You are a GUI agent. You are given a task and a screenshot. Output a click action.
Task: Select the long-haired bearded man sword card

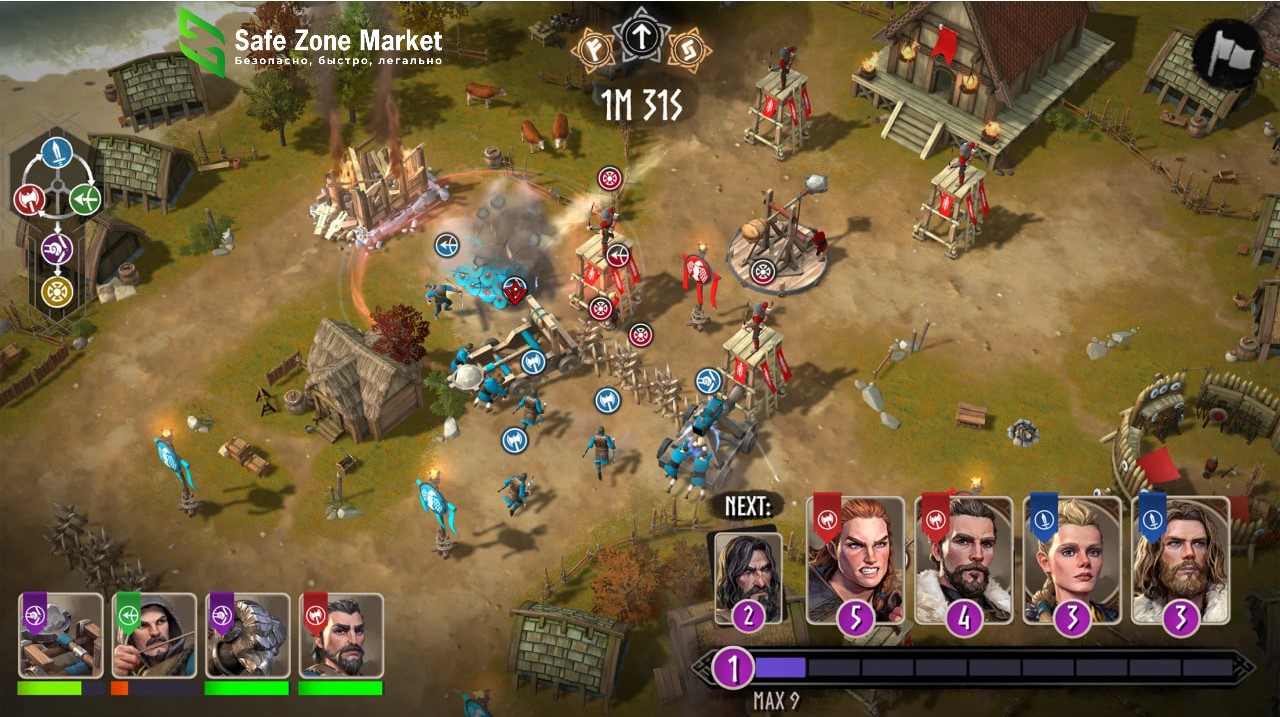[1180, 560]
